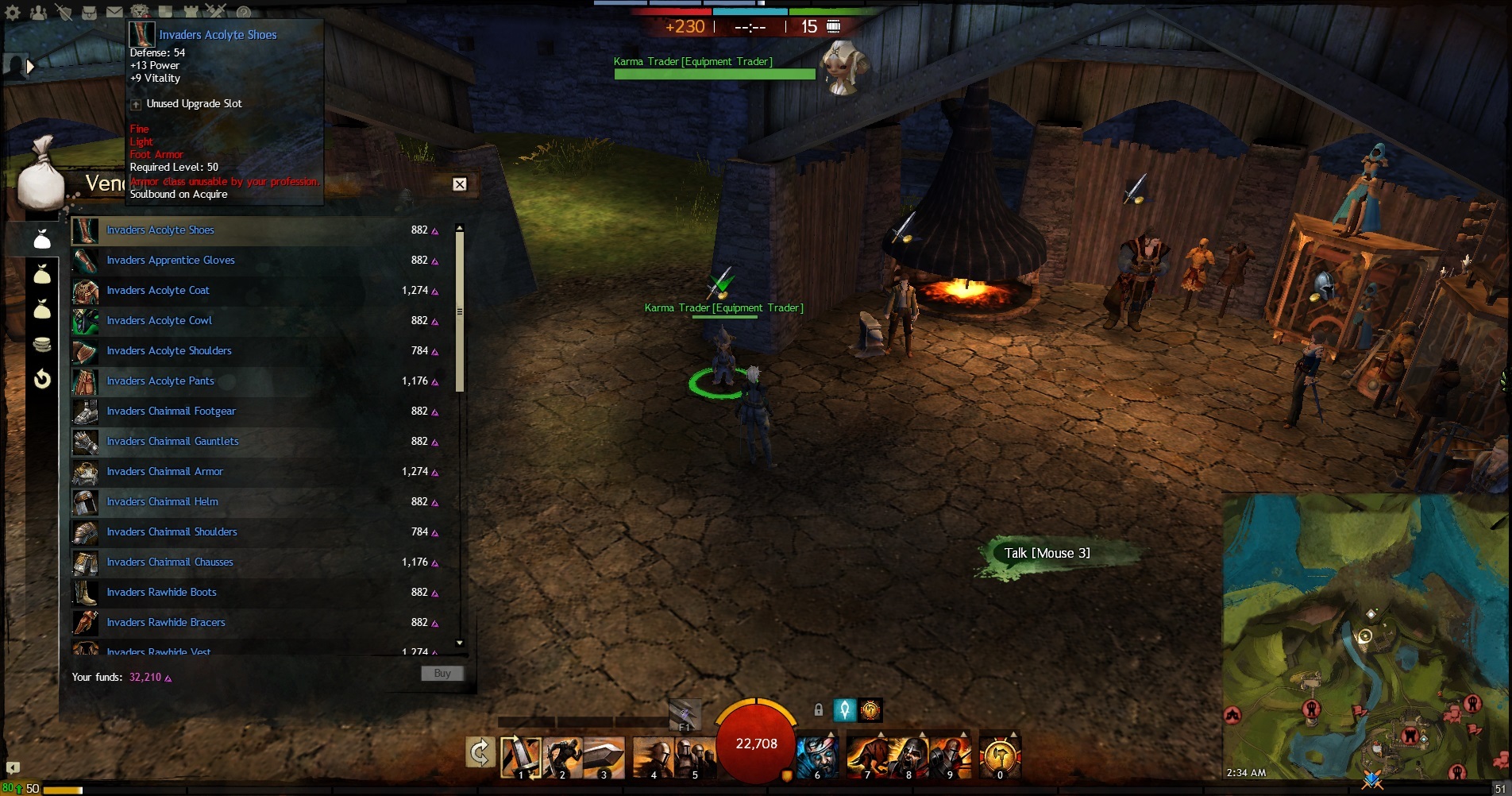Open the buyback arrow tab

[x=42, y=379]
